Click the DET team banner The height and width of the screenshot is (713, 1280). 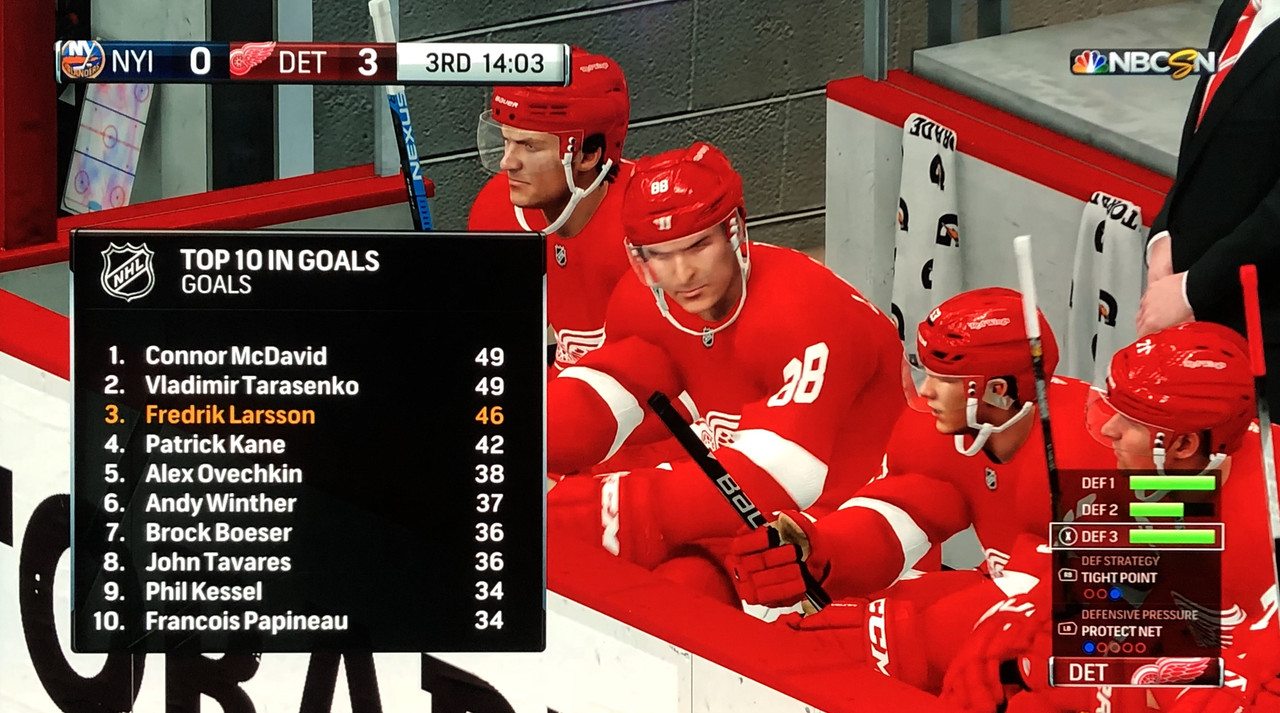(x=1135, y=672)
